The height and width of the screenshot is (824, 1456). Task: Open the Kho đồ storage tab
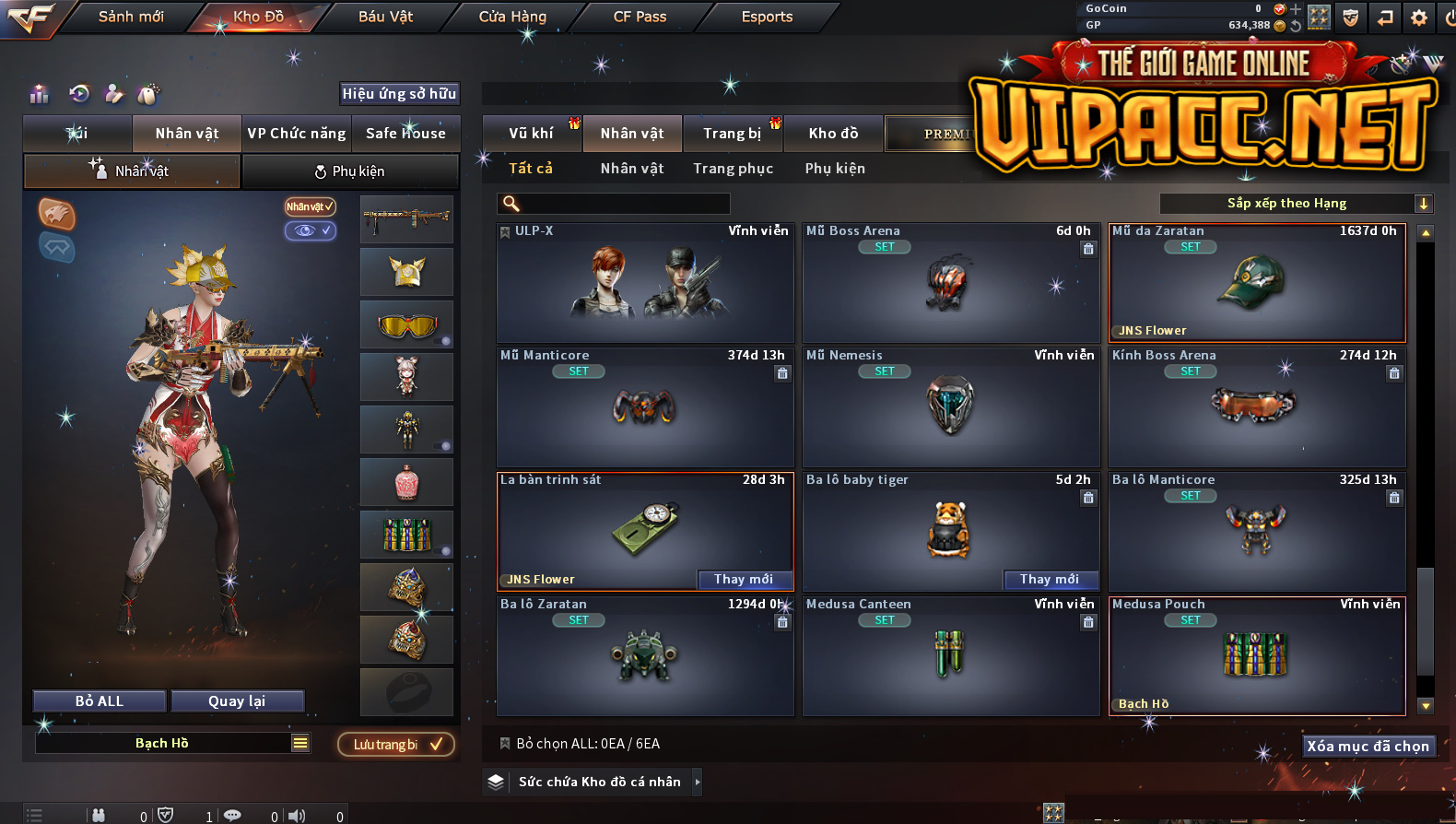tap(833, 134)
